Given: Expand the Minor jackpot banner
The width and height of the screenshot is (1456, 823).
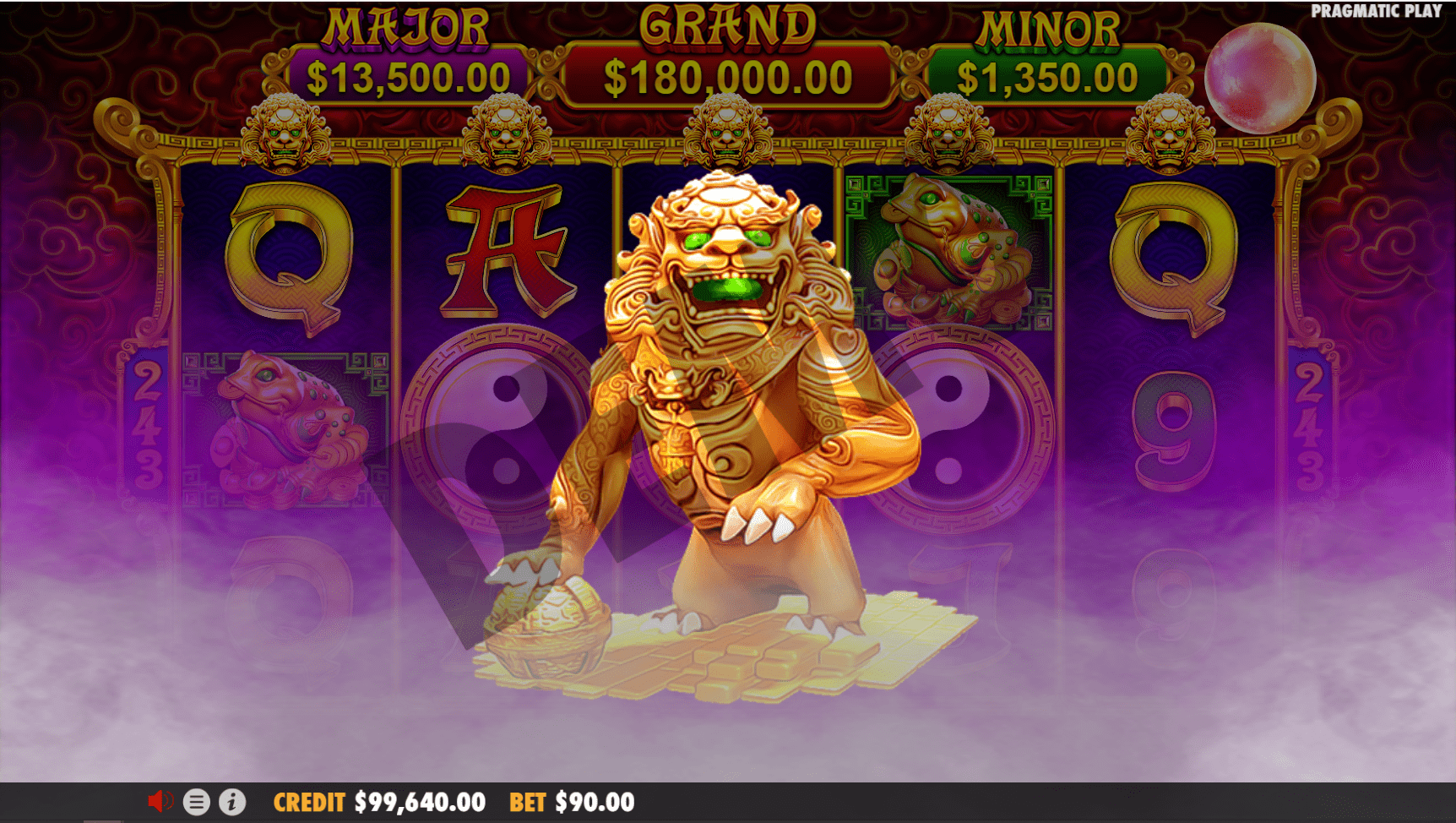Looking at the screenshot, I should point(1047,51).
